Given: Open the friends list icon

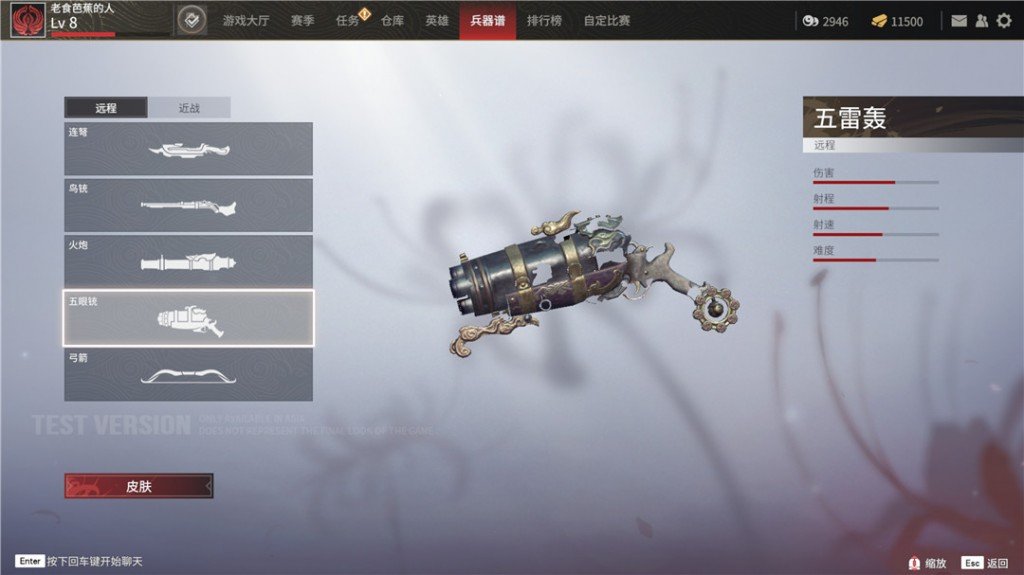Looking at the screenshot, I should click(x=982, y=21).
